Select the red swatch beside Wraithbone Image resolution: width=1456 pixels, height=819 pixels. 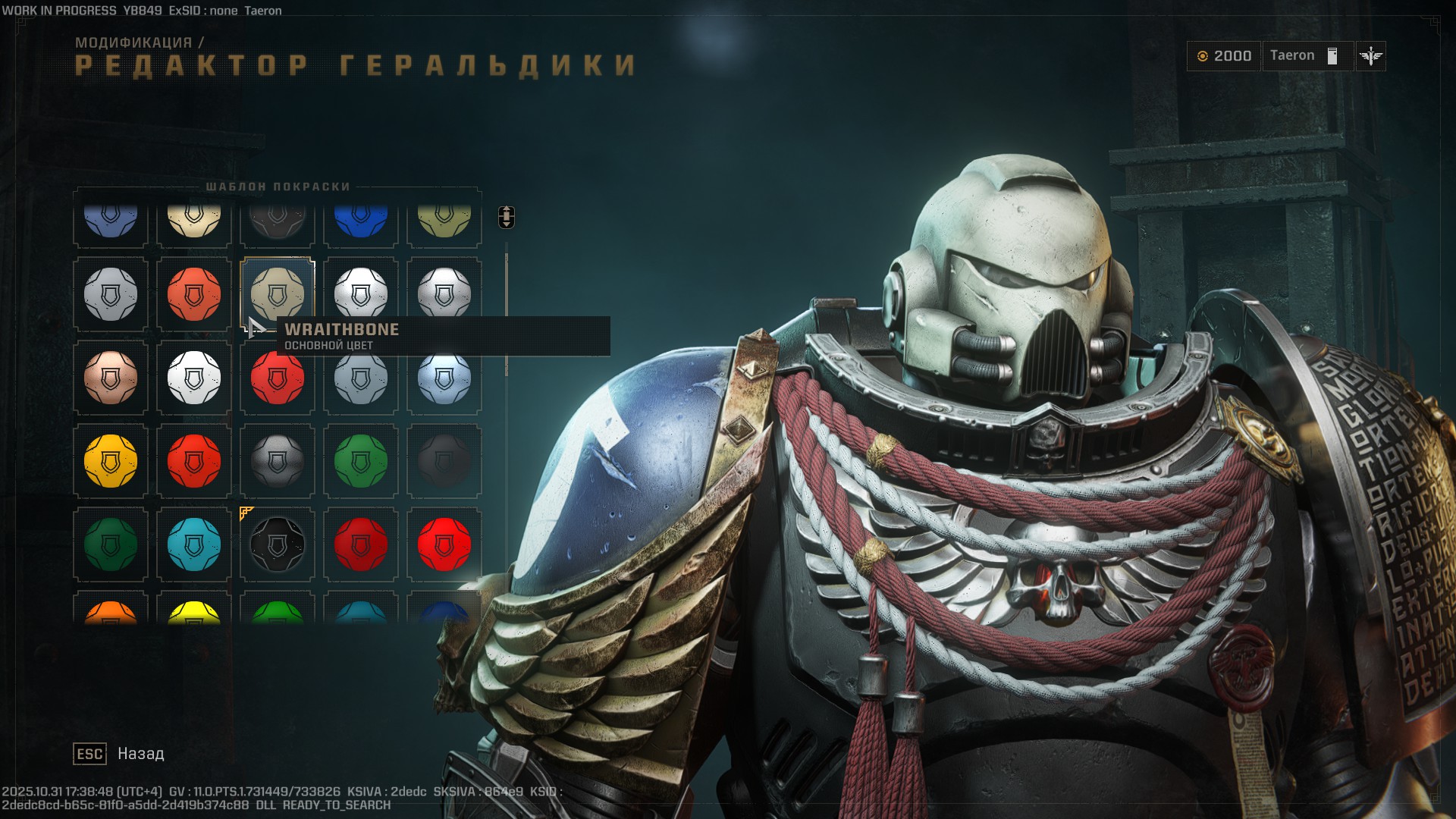pyautogui.click(x=193, y=294)
